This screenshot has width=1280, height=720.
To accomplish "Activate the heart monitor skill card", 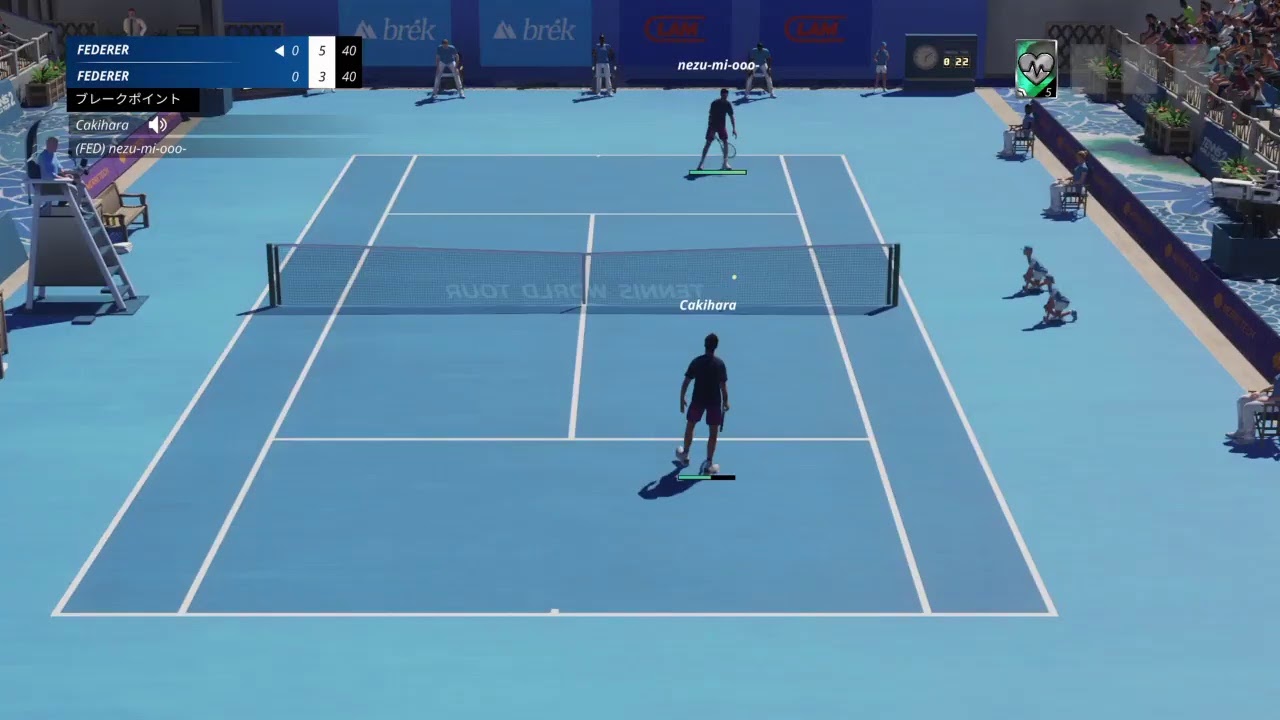I will (1036, 68).
